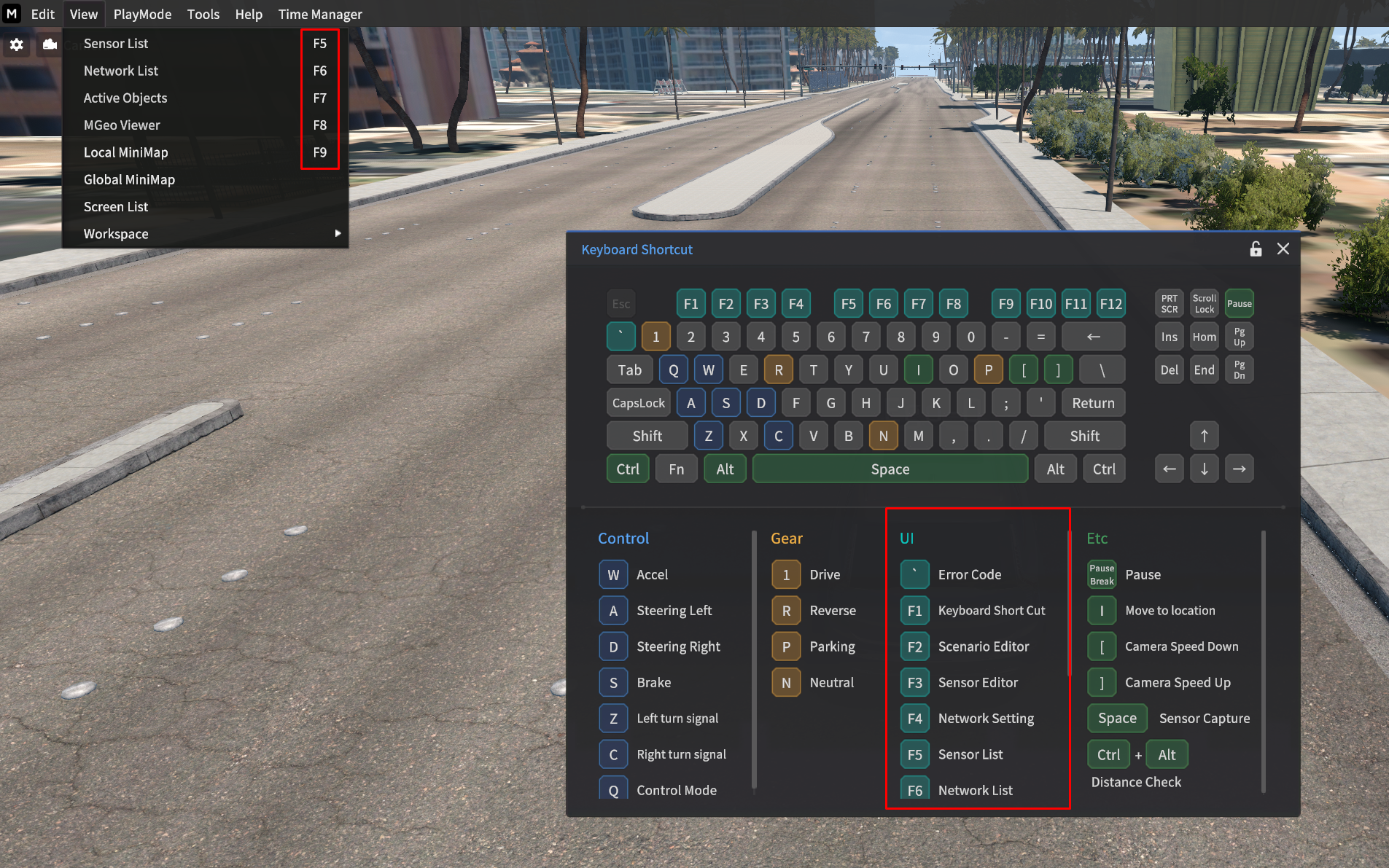Select Sensor List from View menu
Image resolution: width=1389 pixels, height=868 pixels.
[116, 44]
